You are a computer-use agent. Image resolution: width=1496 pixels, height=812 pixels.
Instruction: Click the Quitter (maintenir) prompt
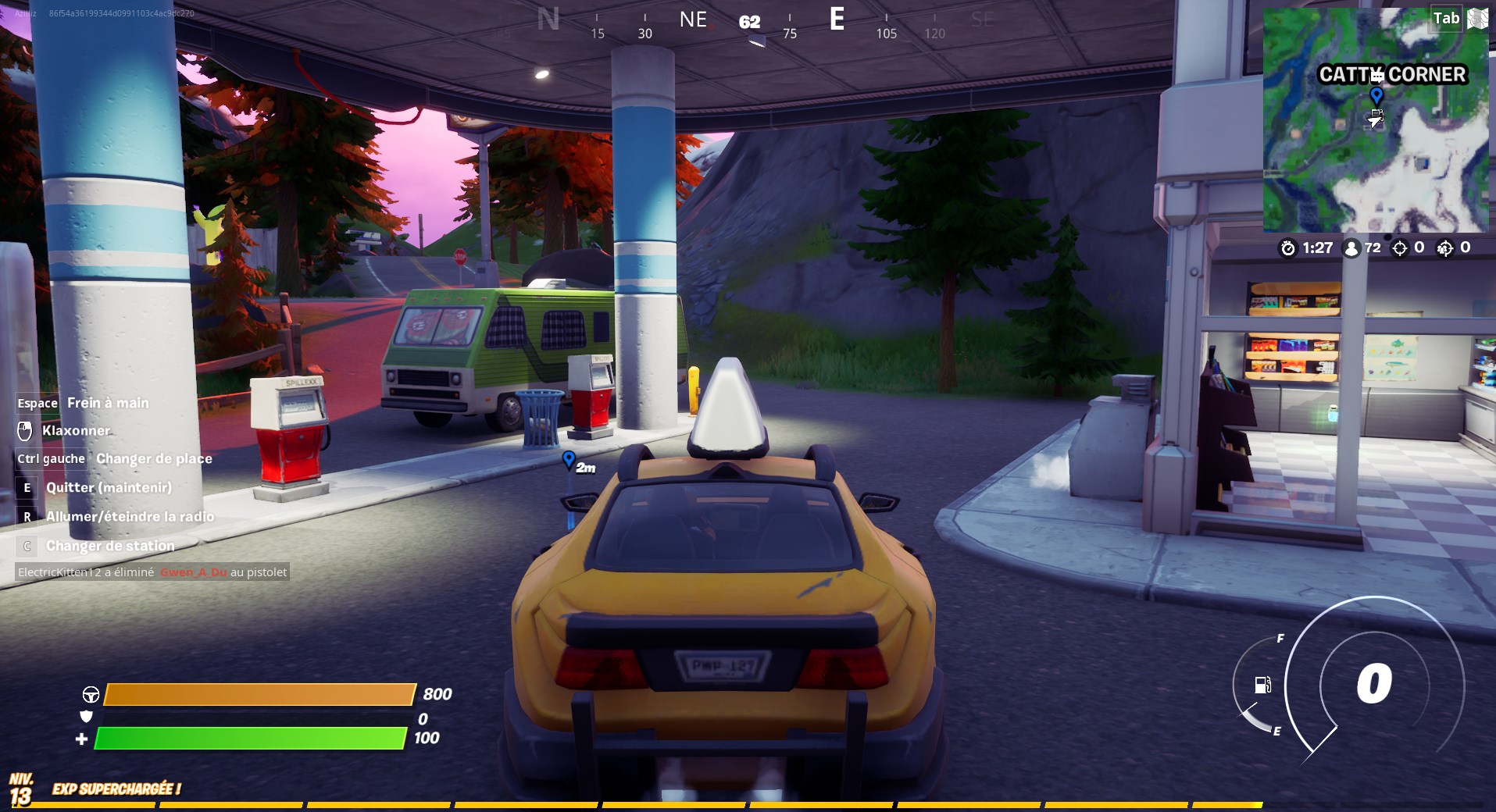point(109,487)
